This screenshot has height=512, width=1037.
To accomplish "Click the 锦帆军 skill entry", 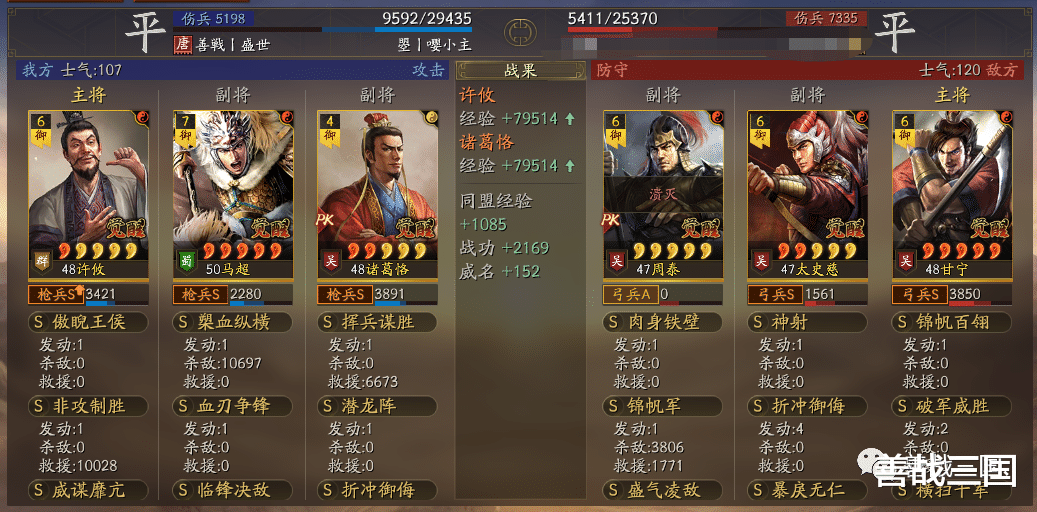I will pyautogui.click(x=662, y=406).
